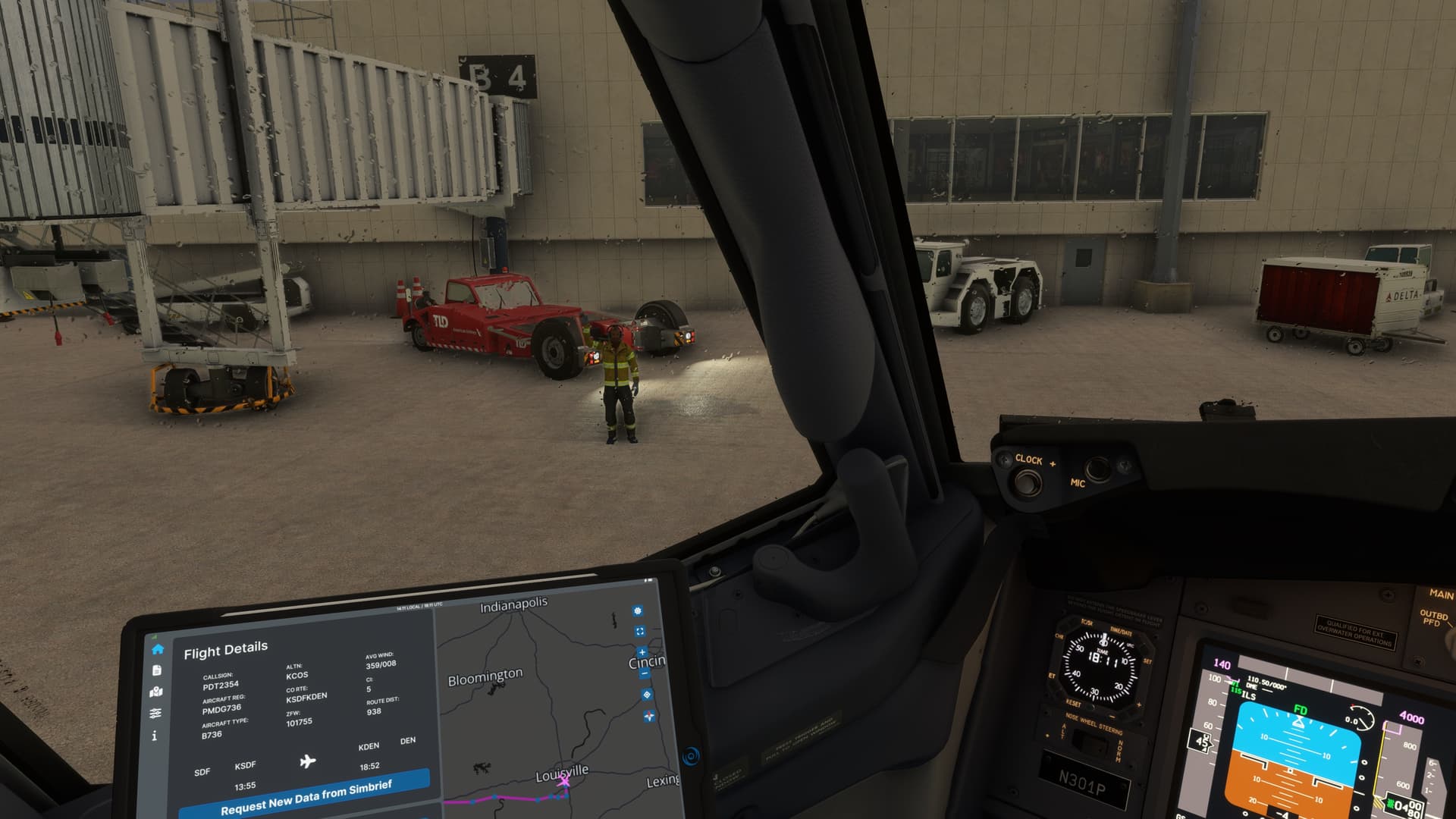1456x819 pixels.
Task: Open the tablet info page icon
Action: coord(155,736)
